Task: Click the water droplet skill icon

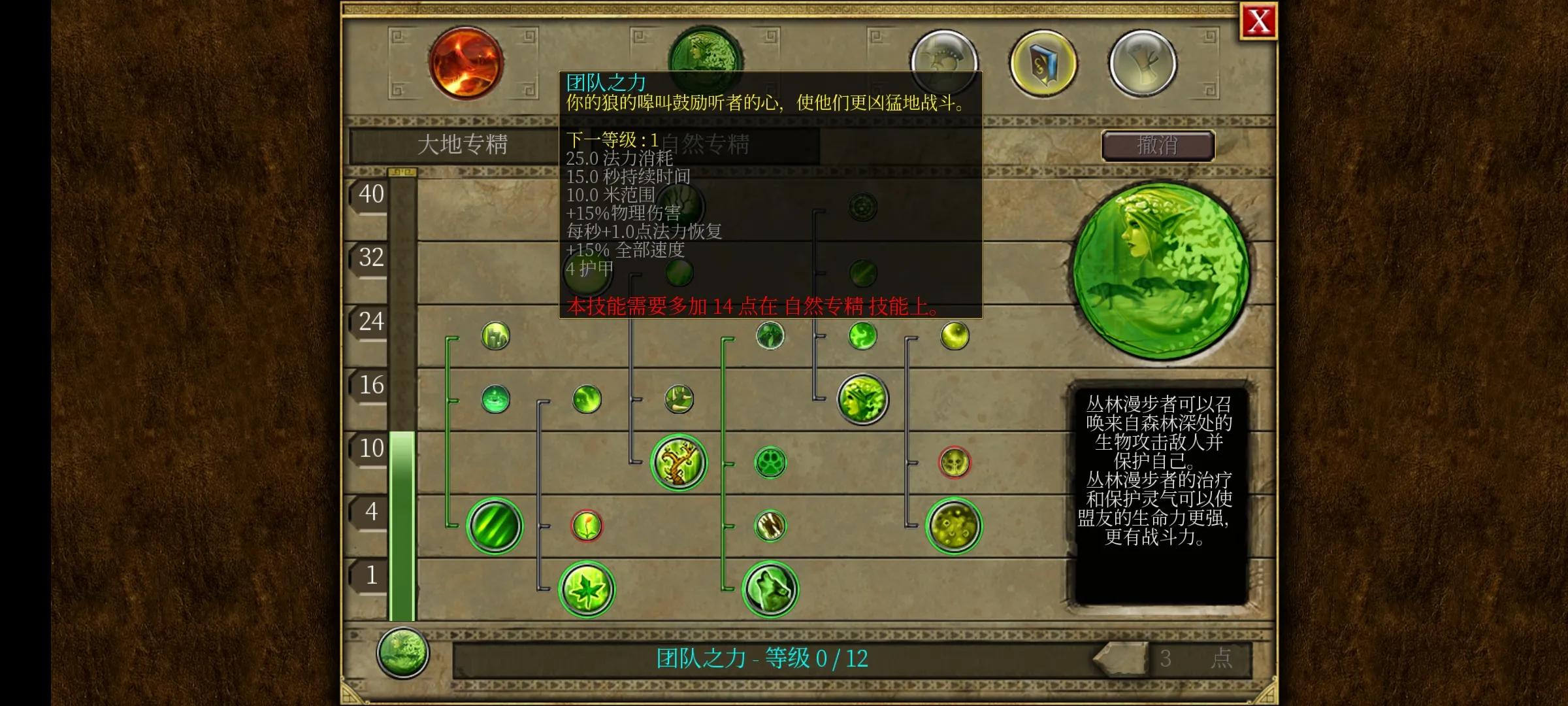Action: pyautogui.click(x=495, y=399)
